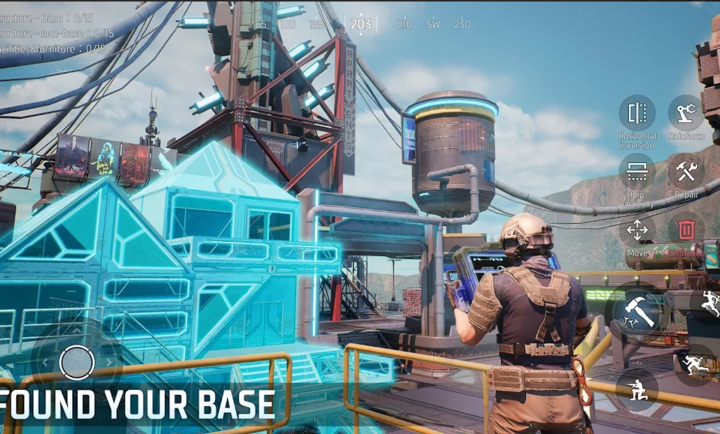Tap the Horizontal Inversion button
The image size is (720, 434).
(x=637, y=113)
